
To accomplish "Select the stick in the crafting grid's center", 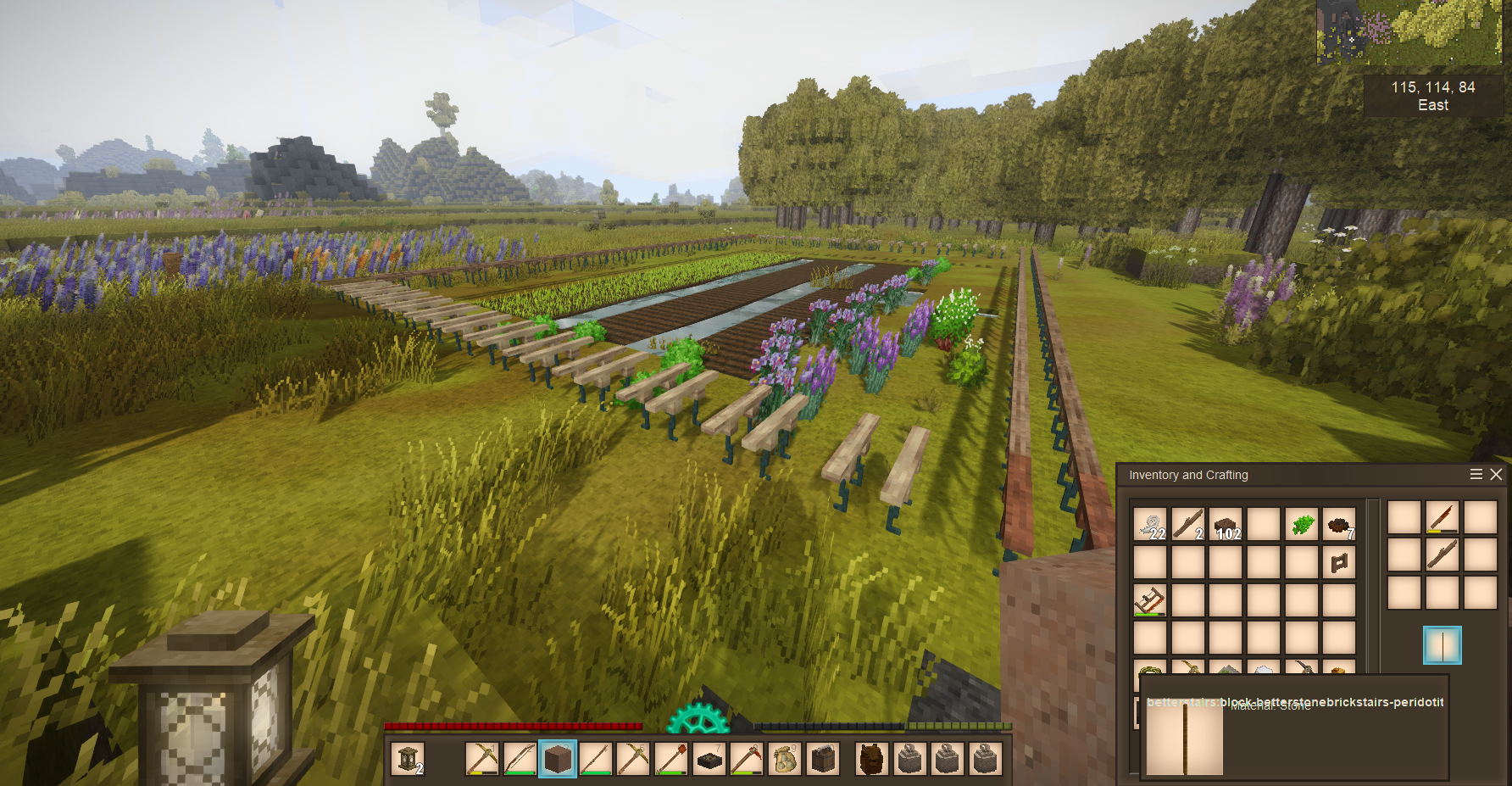I will tap(1443, 555).
